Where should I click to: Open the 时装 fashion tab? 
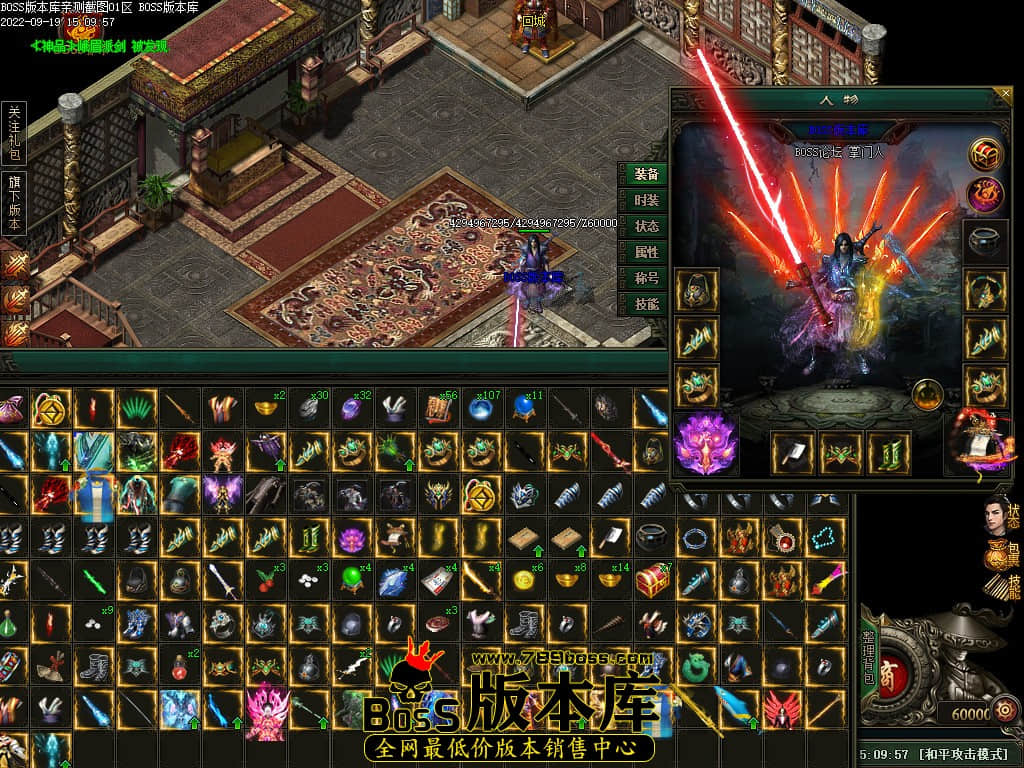click(646, 200)
